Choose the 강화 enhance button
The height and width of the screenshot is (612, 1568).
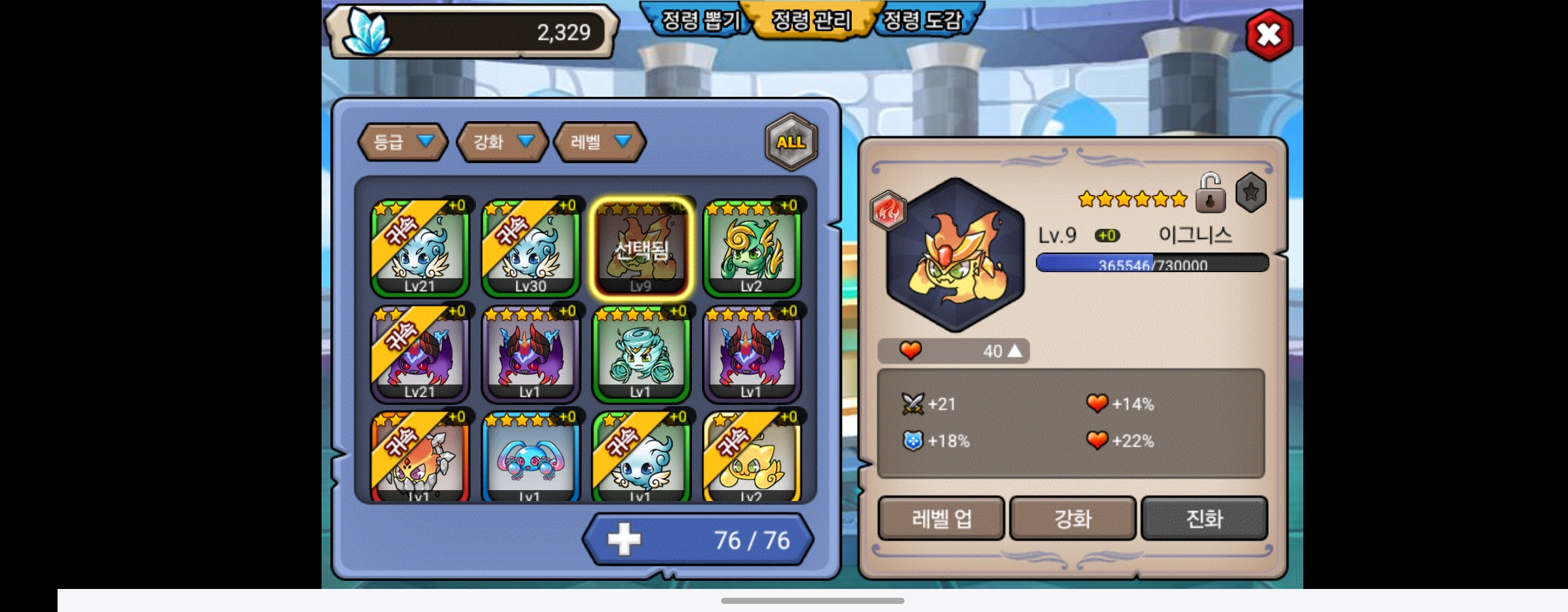[x=1072, y=519]
